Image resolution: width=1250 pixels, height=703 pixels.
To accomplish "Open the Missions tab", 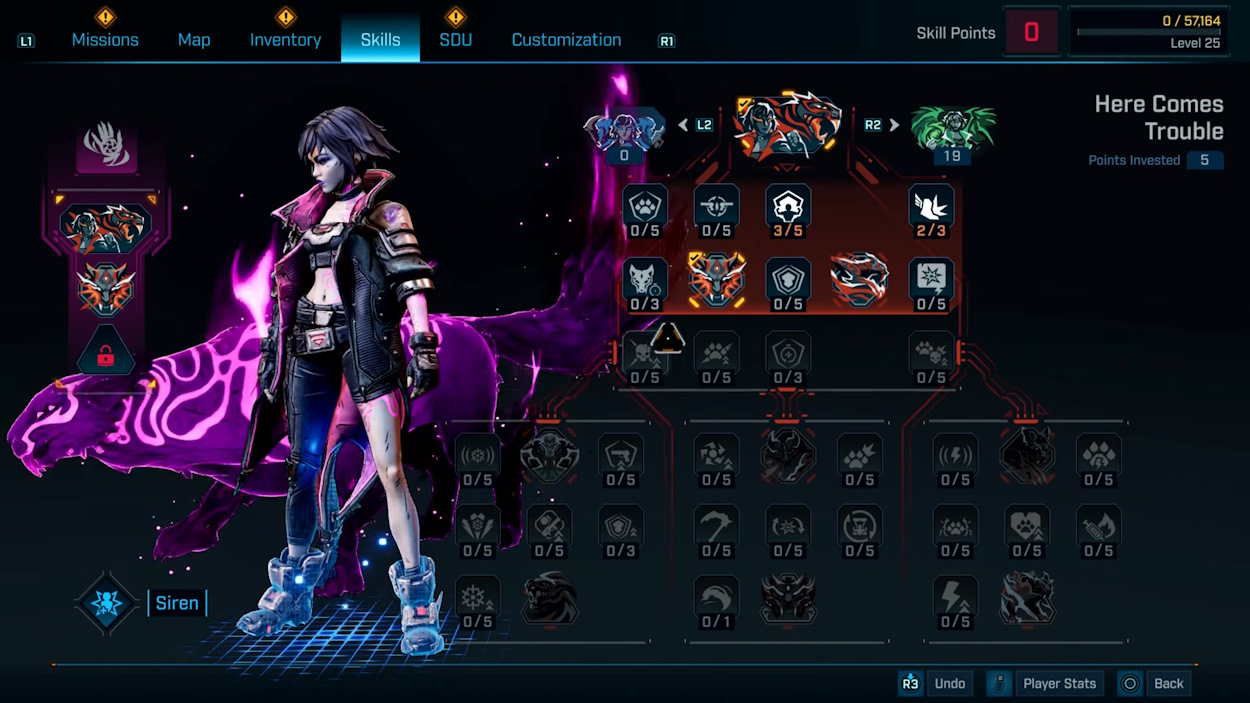I will [x=105, y=40].
